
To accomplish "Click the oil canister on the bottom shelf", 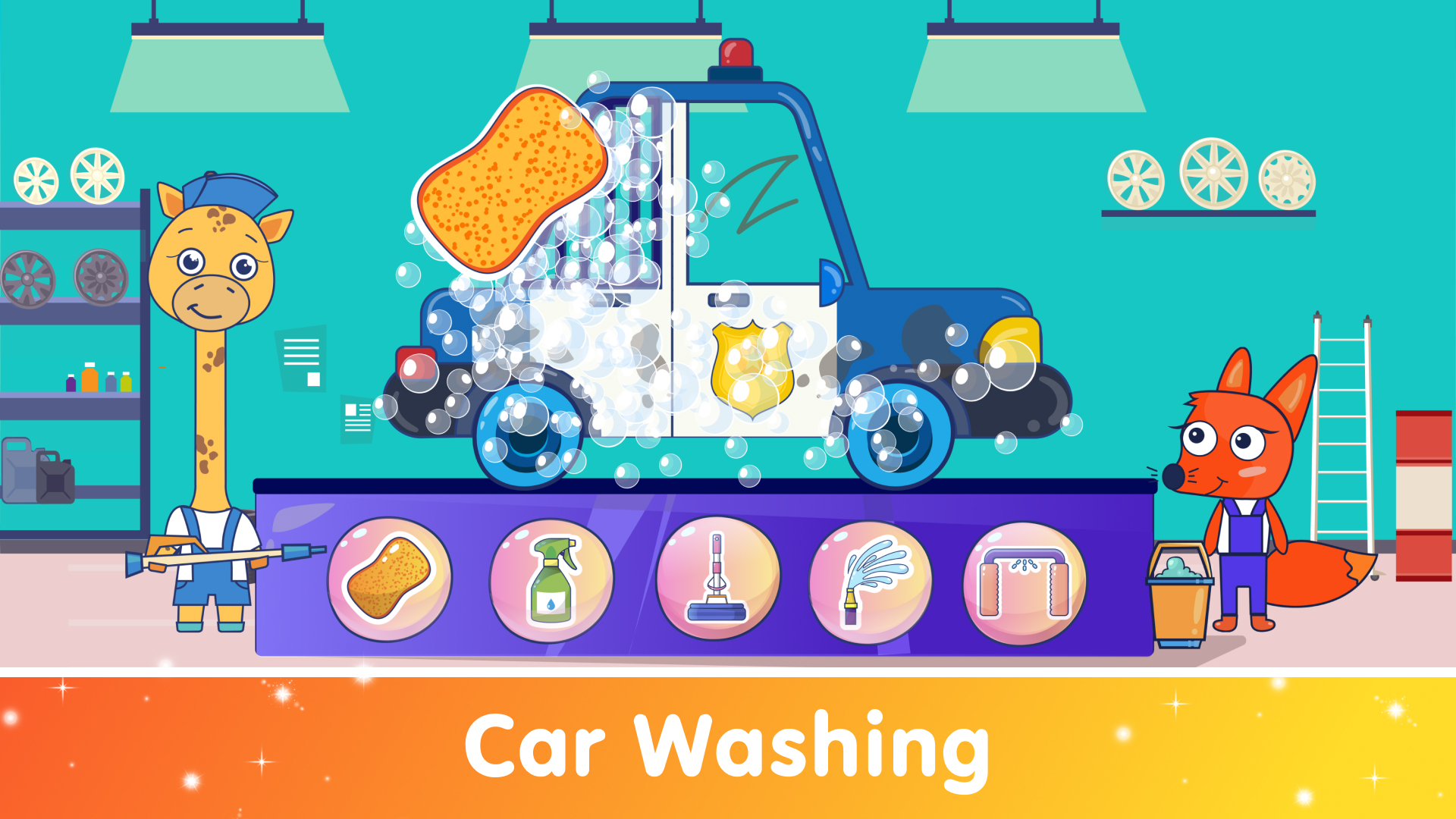I will click(42, 470).
